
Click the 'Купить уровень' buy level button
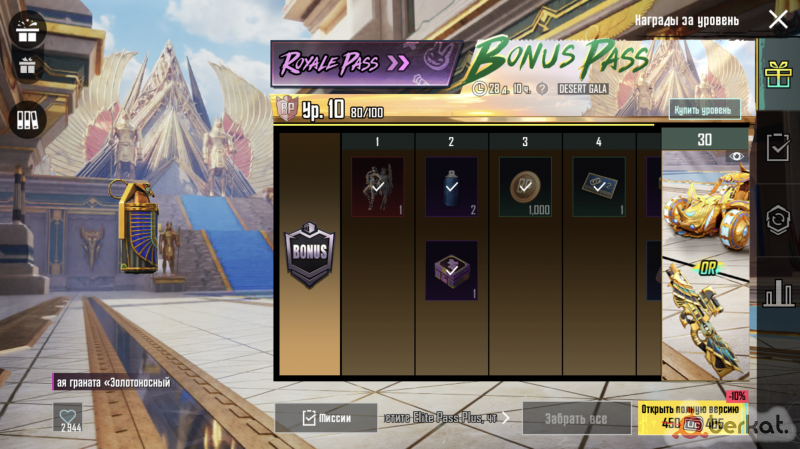705,109
